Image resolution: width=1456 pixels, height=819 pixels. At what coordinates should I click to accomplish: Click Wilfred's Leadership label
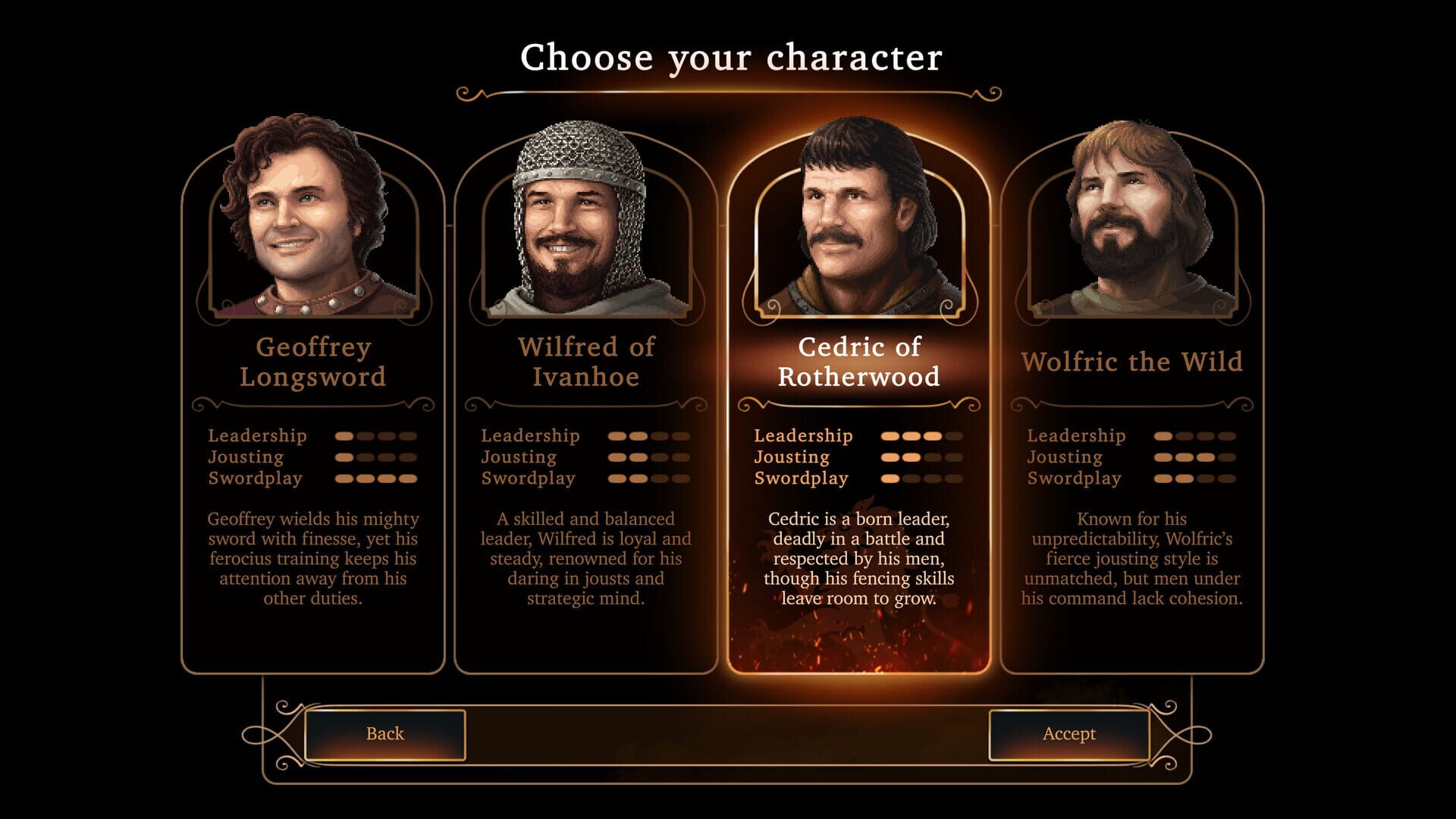click(529, 436)
